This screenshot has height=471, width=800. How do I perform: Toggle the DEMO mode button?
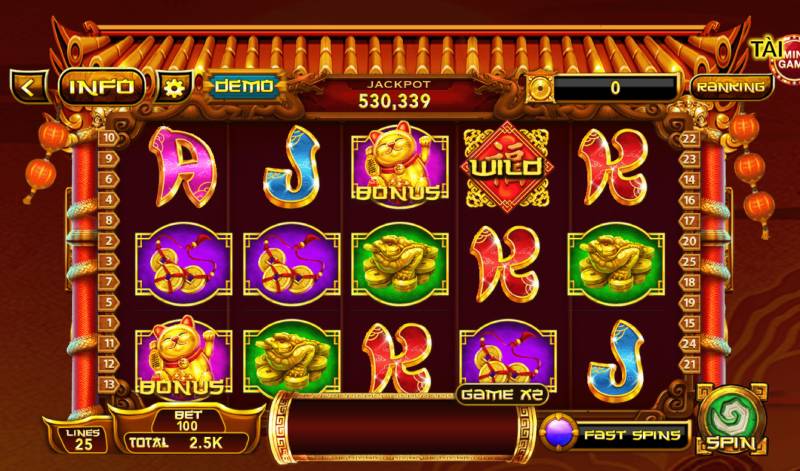pos(243,86)
